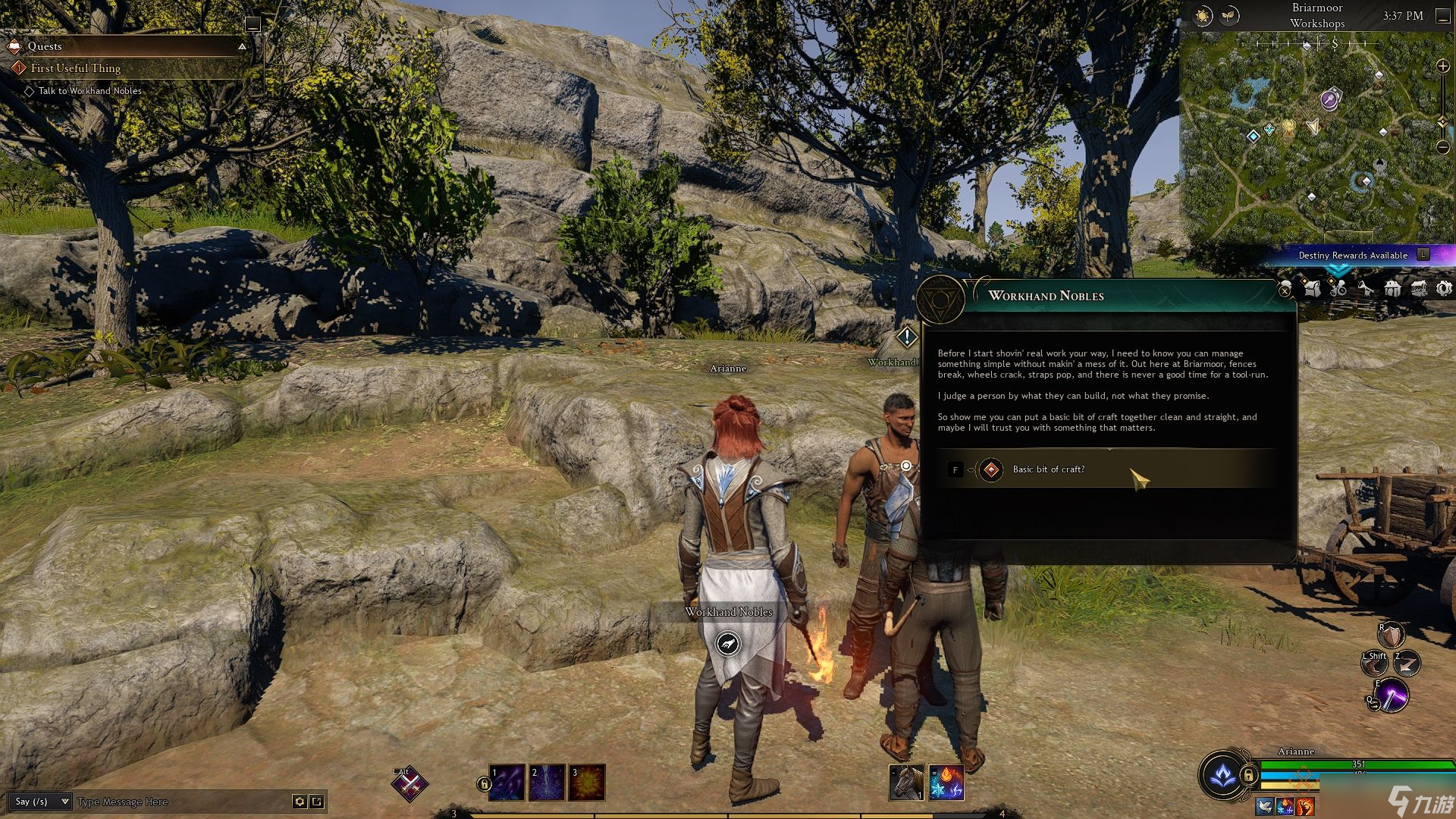The width and height of the screenshot is (1456, 819).
Task: Click the chat message input field
Action: 182,802
